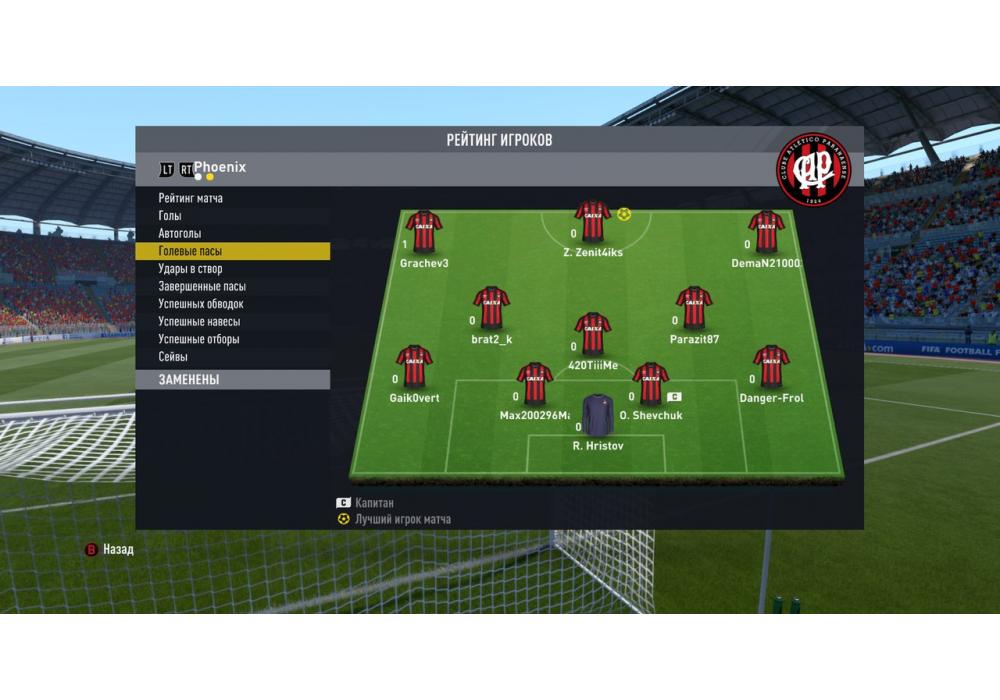Pick Z. Zenit4iks player shirt
Screen dimensions: 1000x700
(x=592, y=222)
